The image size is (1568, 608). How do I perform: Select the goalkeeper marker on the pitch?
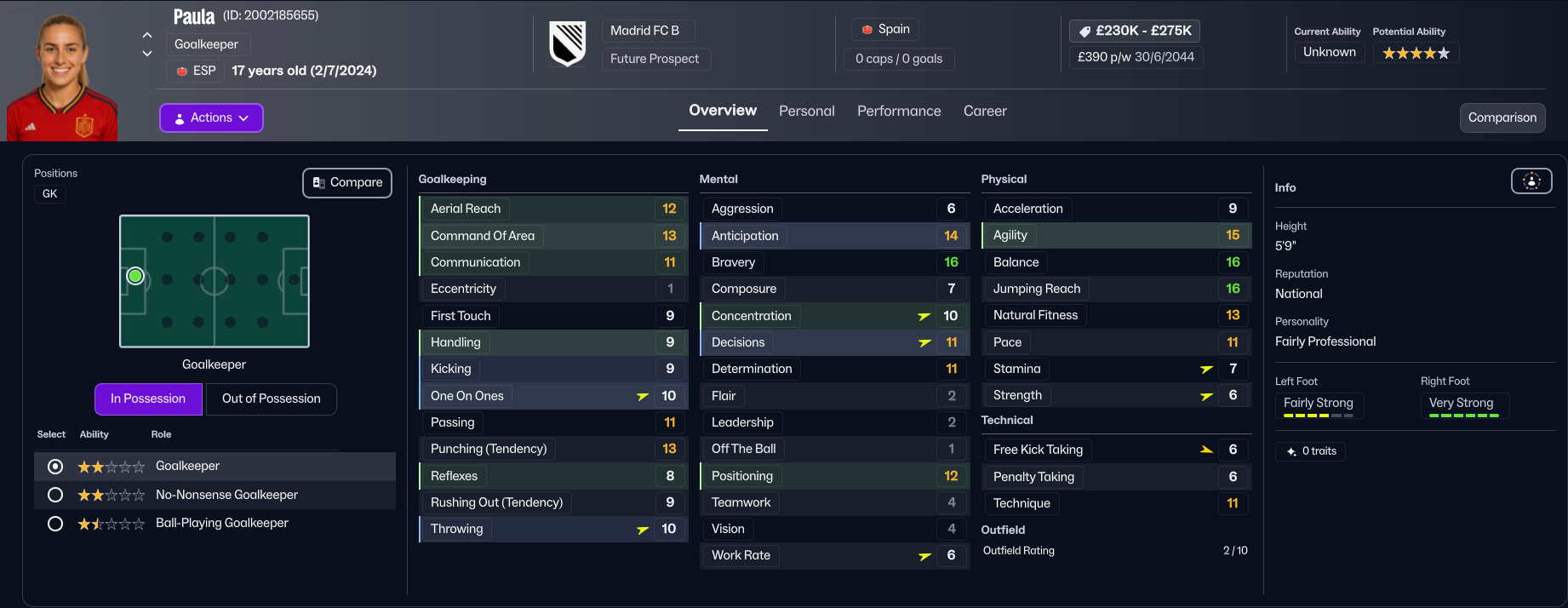click(x=135, y=277)
